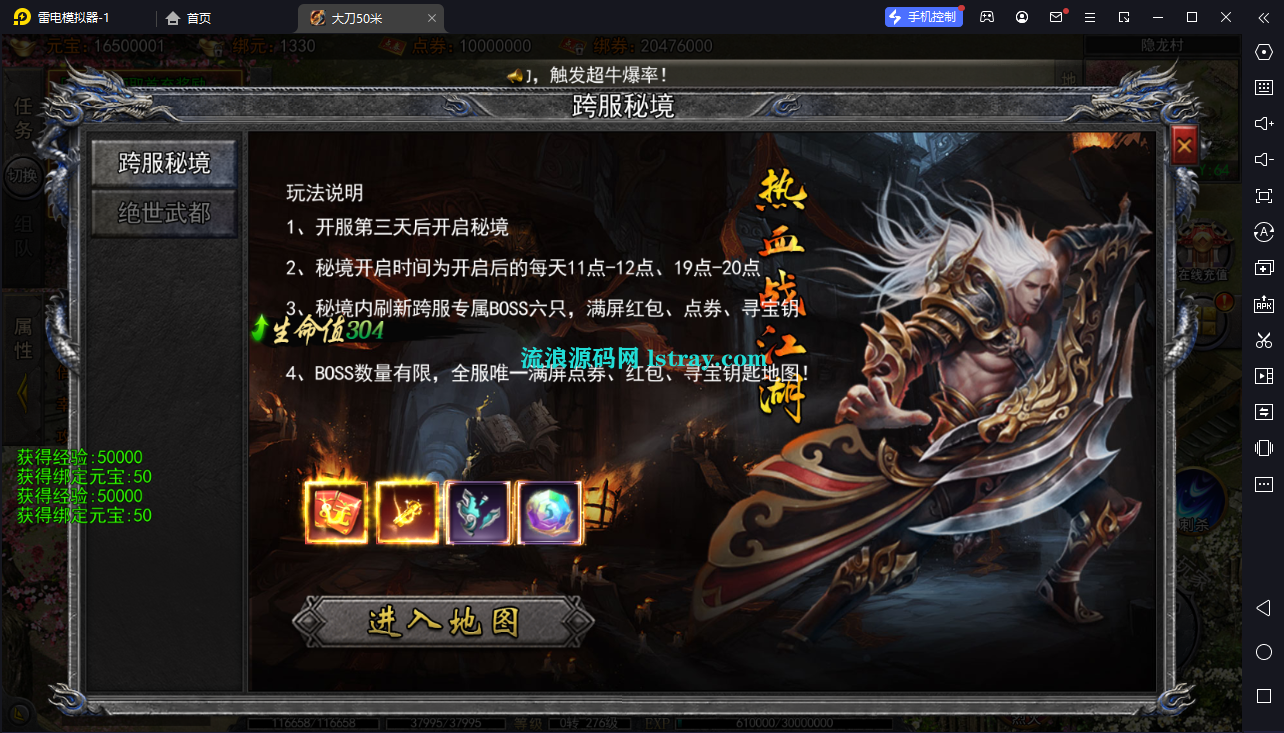Select the red packet reward item icon
Viewport: 1284px width, 733px height.
click(337, 512)
